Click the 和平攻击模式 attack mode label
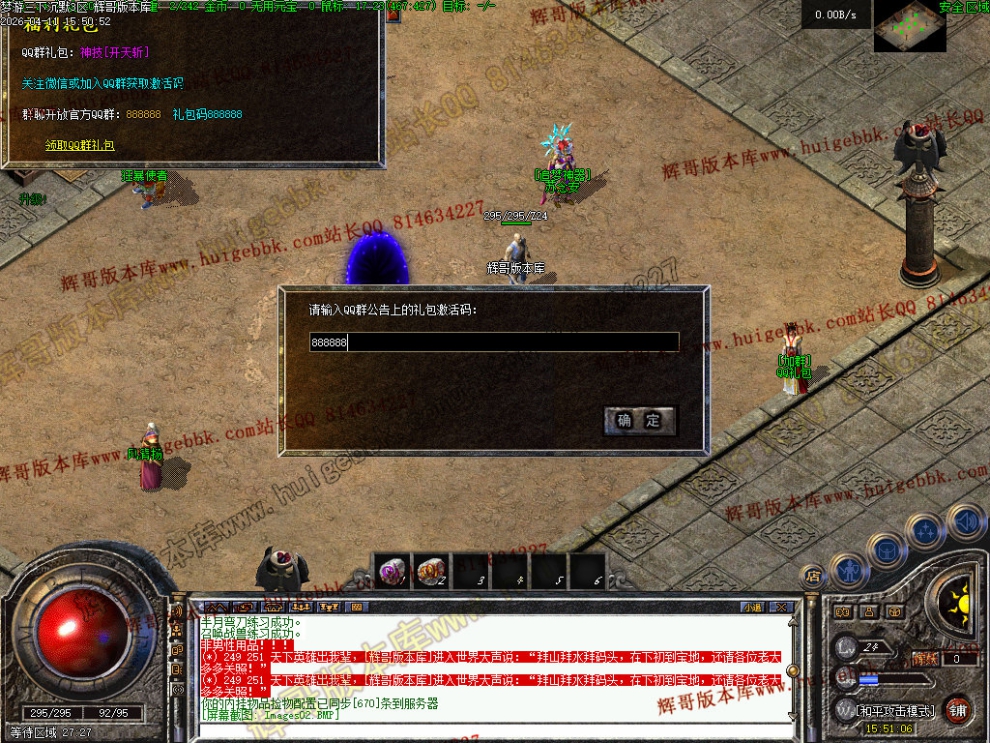Image resolution: width=990 pixels, height=743 pixels. coord(895,711)
